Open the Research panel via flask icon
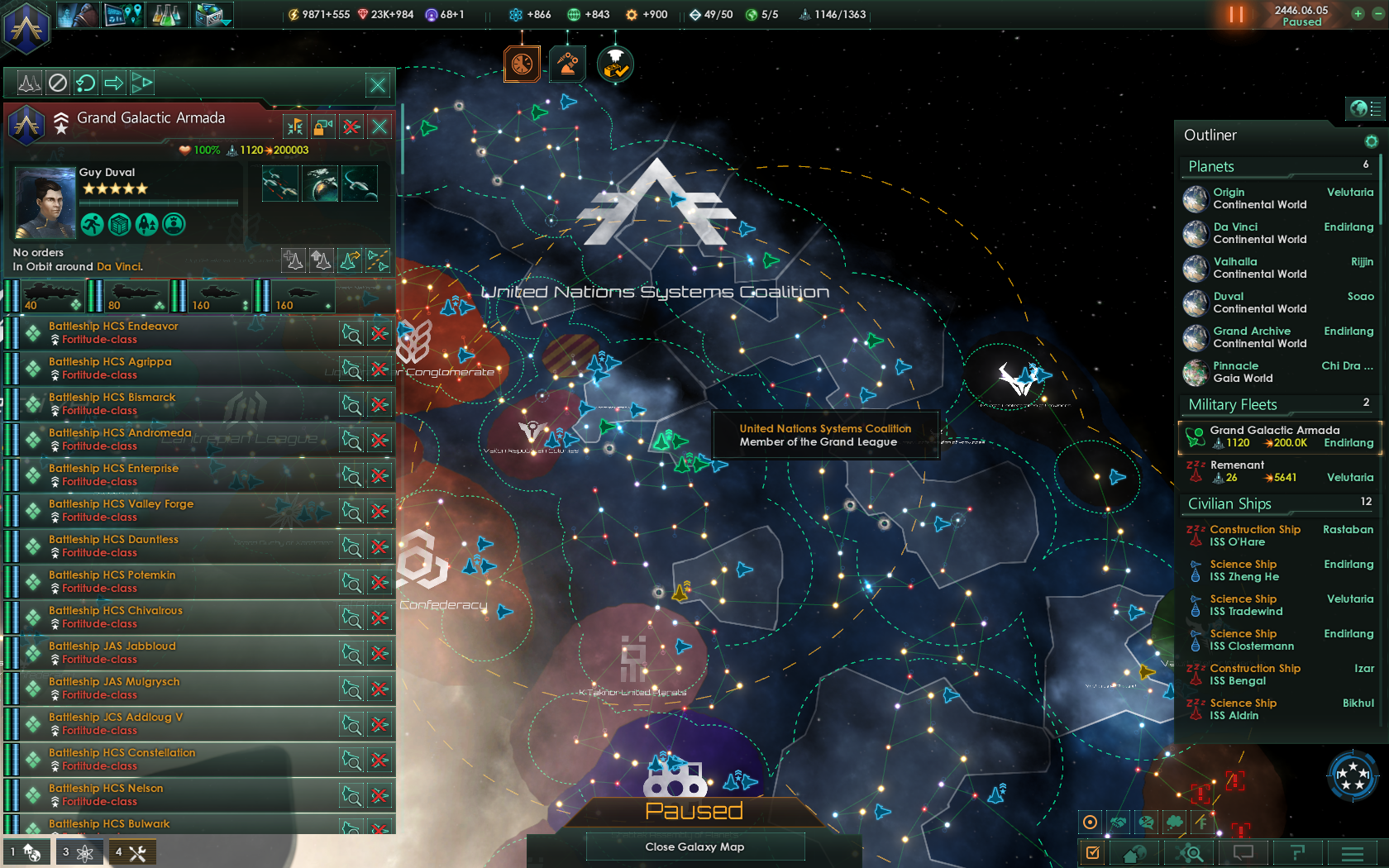 point(167,14)
